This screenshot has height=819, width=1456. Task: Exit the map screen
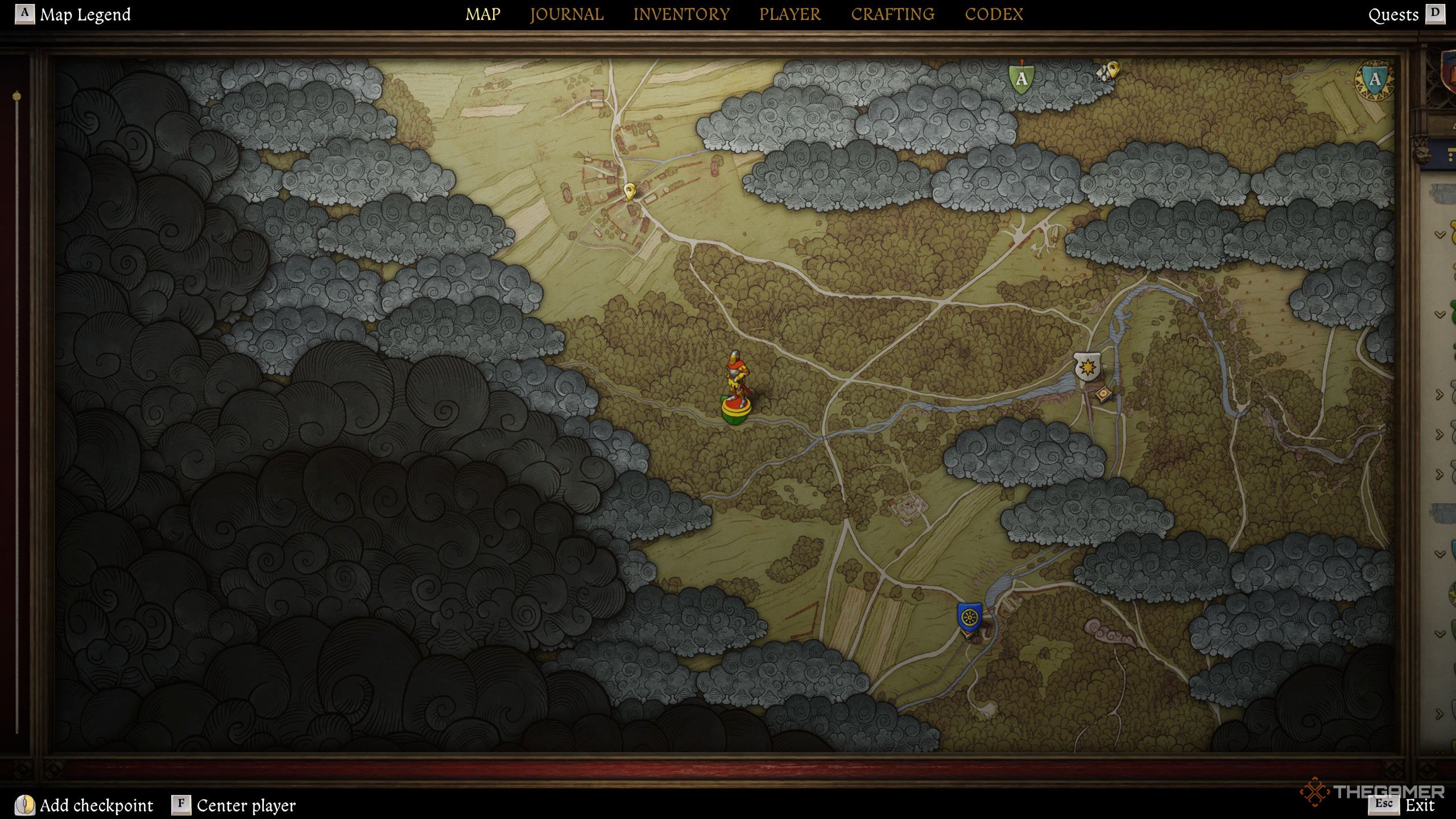(1420, 805)
